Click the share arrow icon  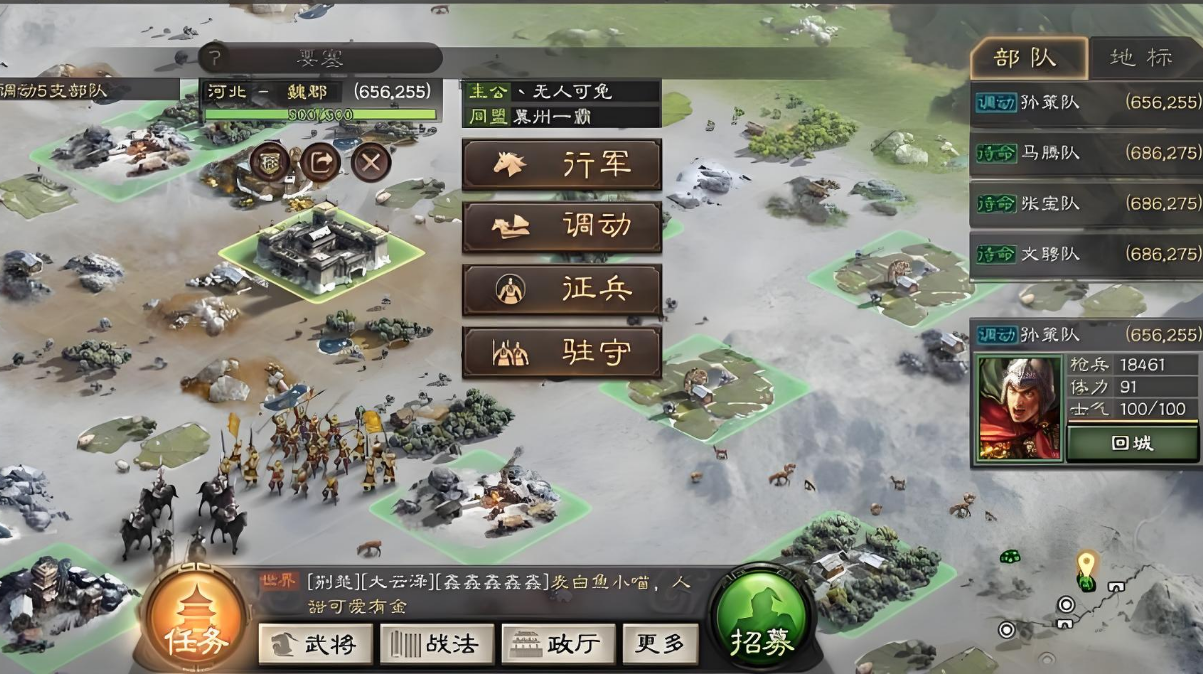320,161
